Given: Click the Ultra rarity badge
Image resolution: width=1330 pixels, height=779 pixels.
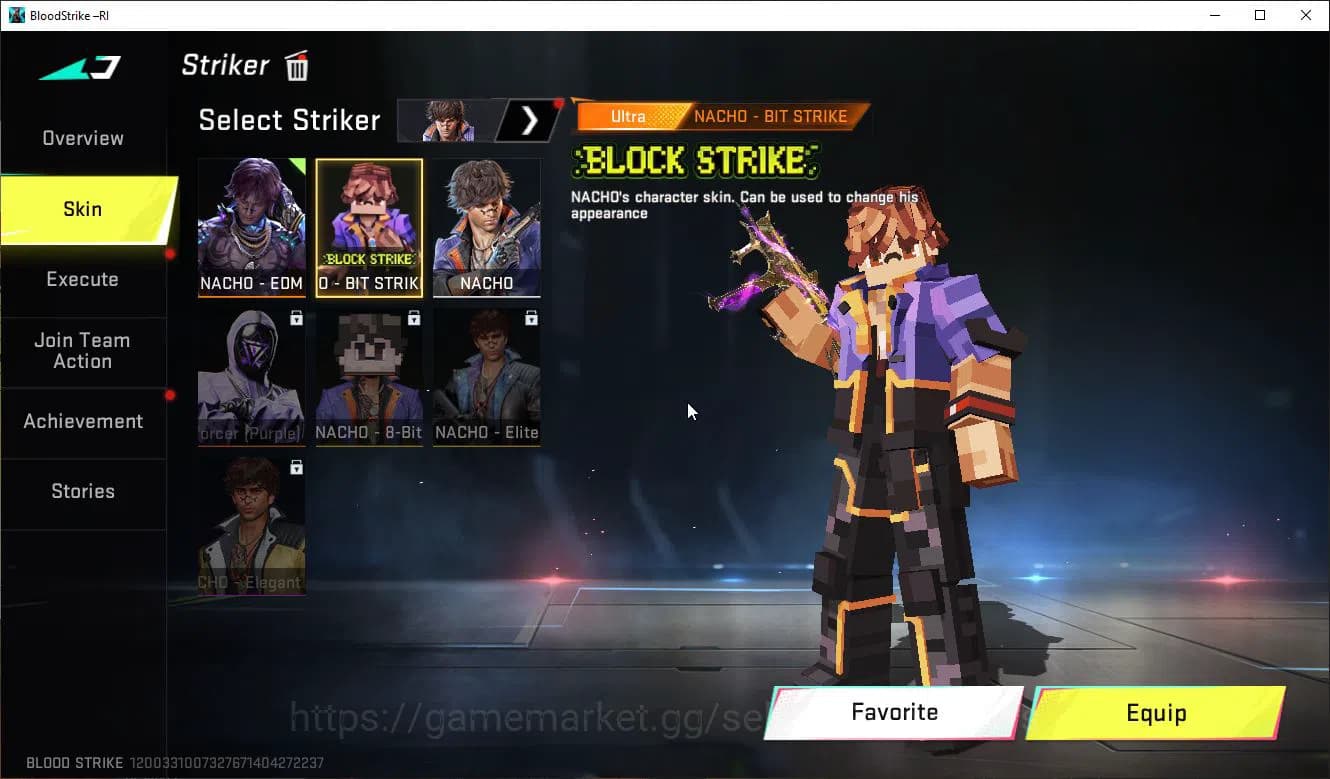Looking at the screenshot, I should point(628,117).
